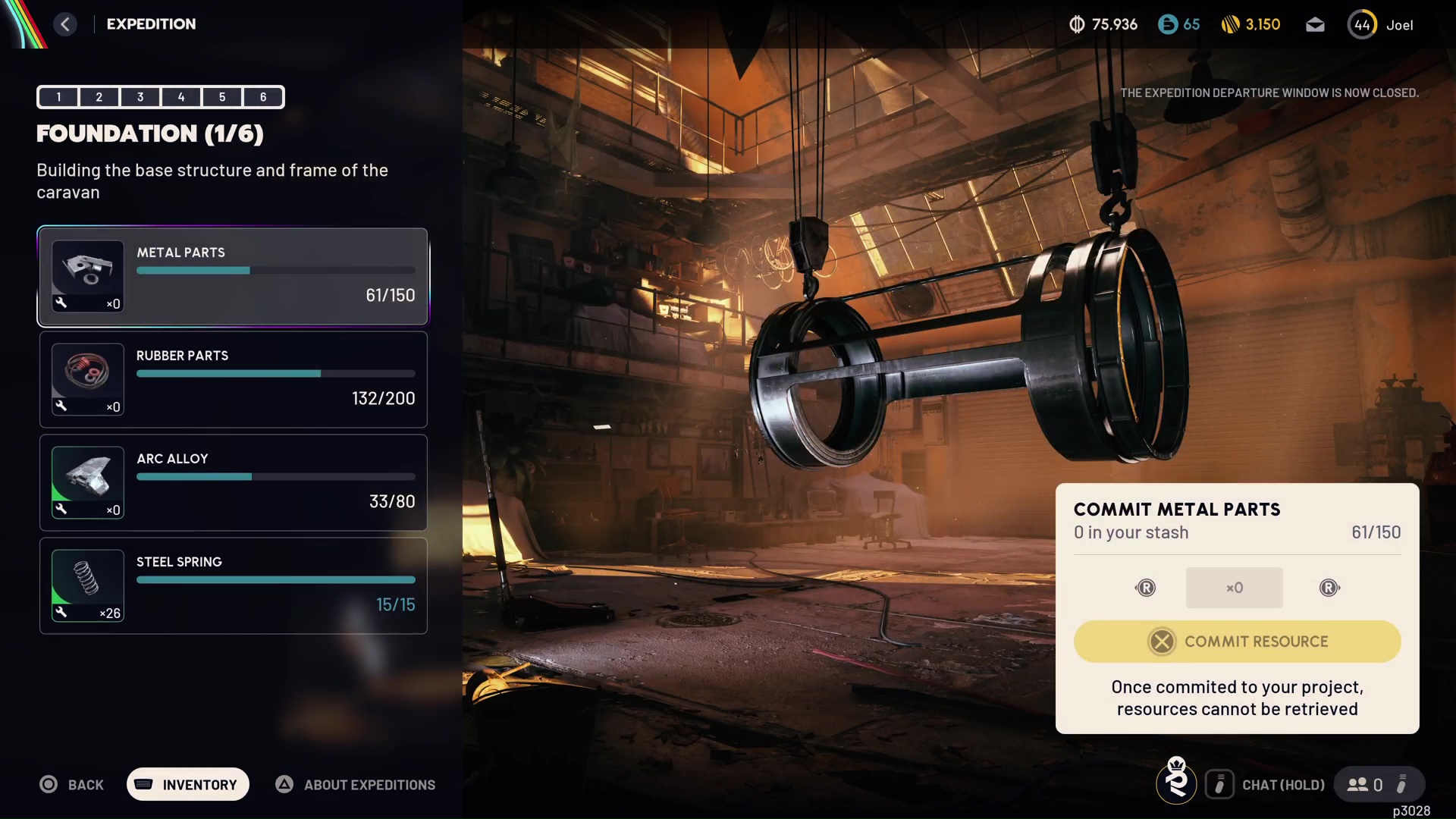The height and width of the screenshot is (819, 1456).
Task: Show expedition stage 5
Action: (222, 97)
